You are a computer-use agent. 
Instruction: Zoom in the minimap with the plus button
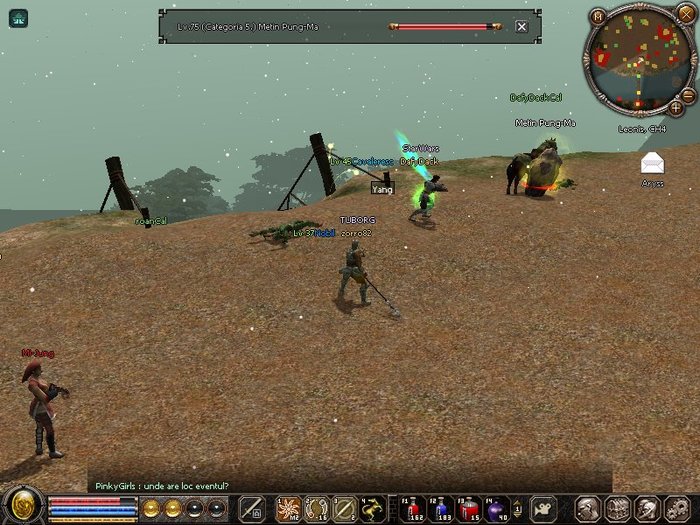pyautogui.click(x=676, y=106)
